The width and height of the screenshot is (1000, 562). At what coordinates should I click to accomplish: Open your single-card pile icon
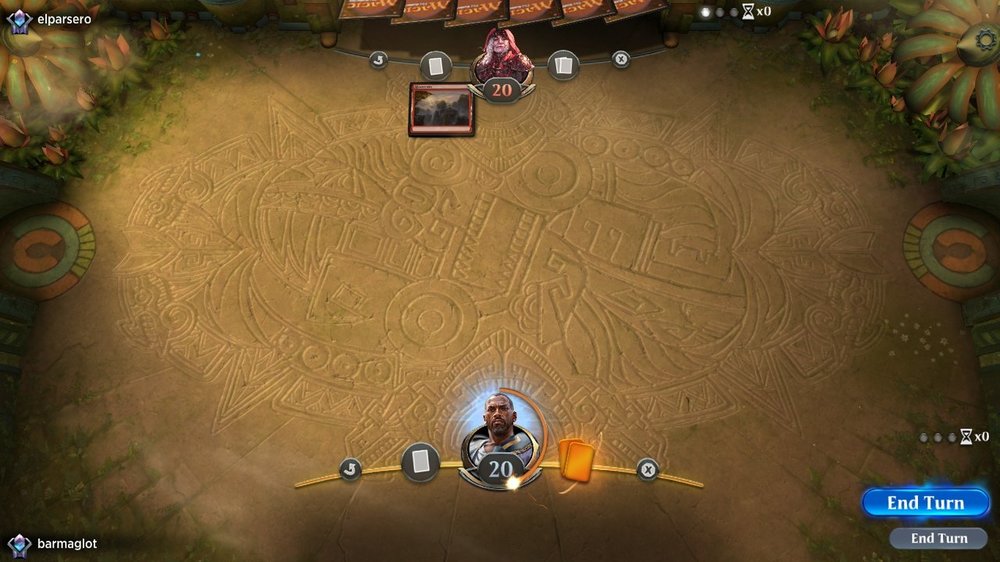pos(421,462)
